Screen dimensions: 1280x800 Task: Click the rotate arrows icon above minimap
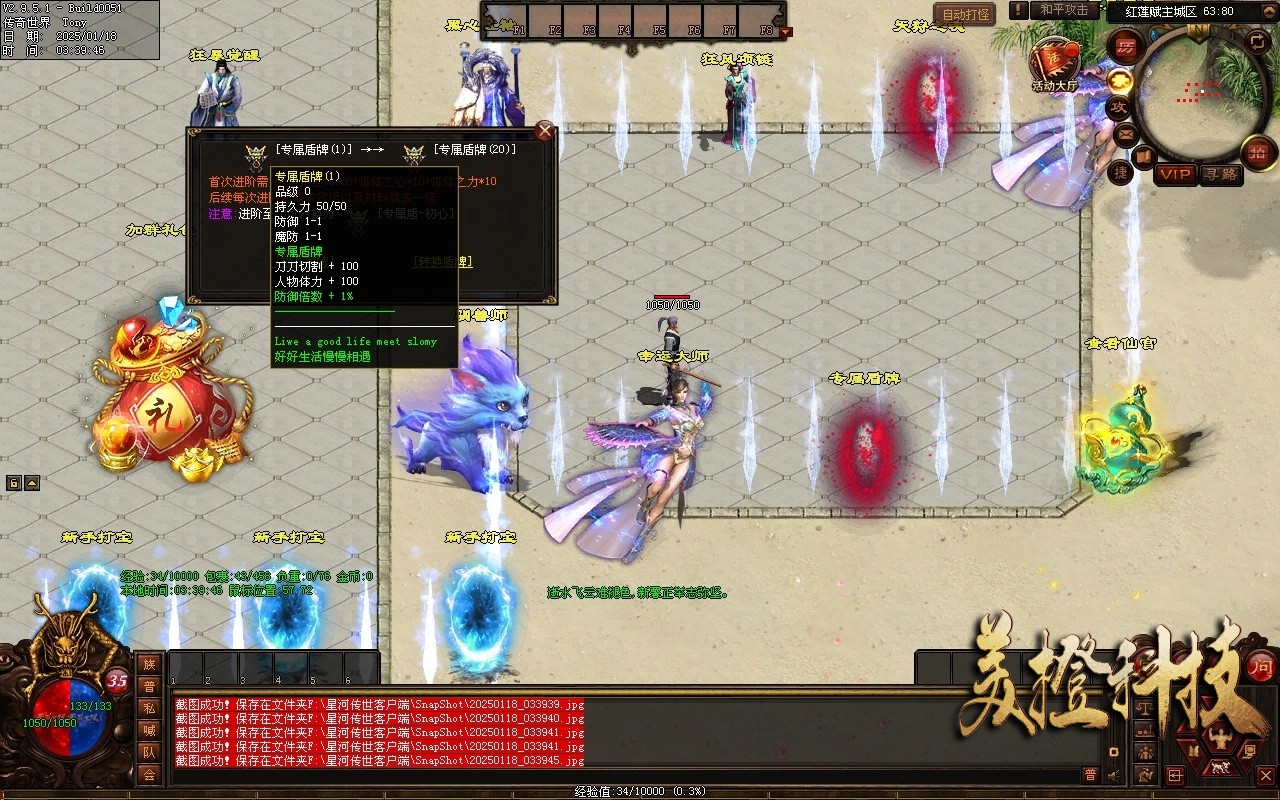click(x=1257, y=42)
